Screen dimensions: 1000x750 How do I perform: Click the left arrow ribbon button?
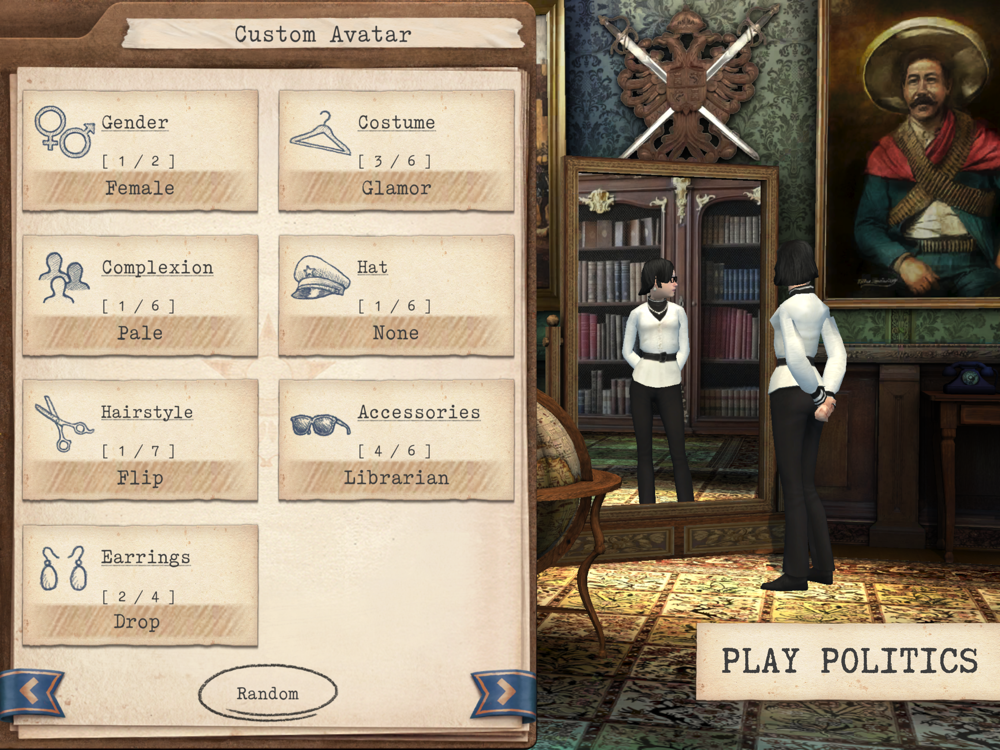[x=30, y=691]
